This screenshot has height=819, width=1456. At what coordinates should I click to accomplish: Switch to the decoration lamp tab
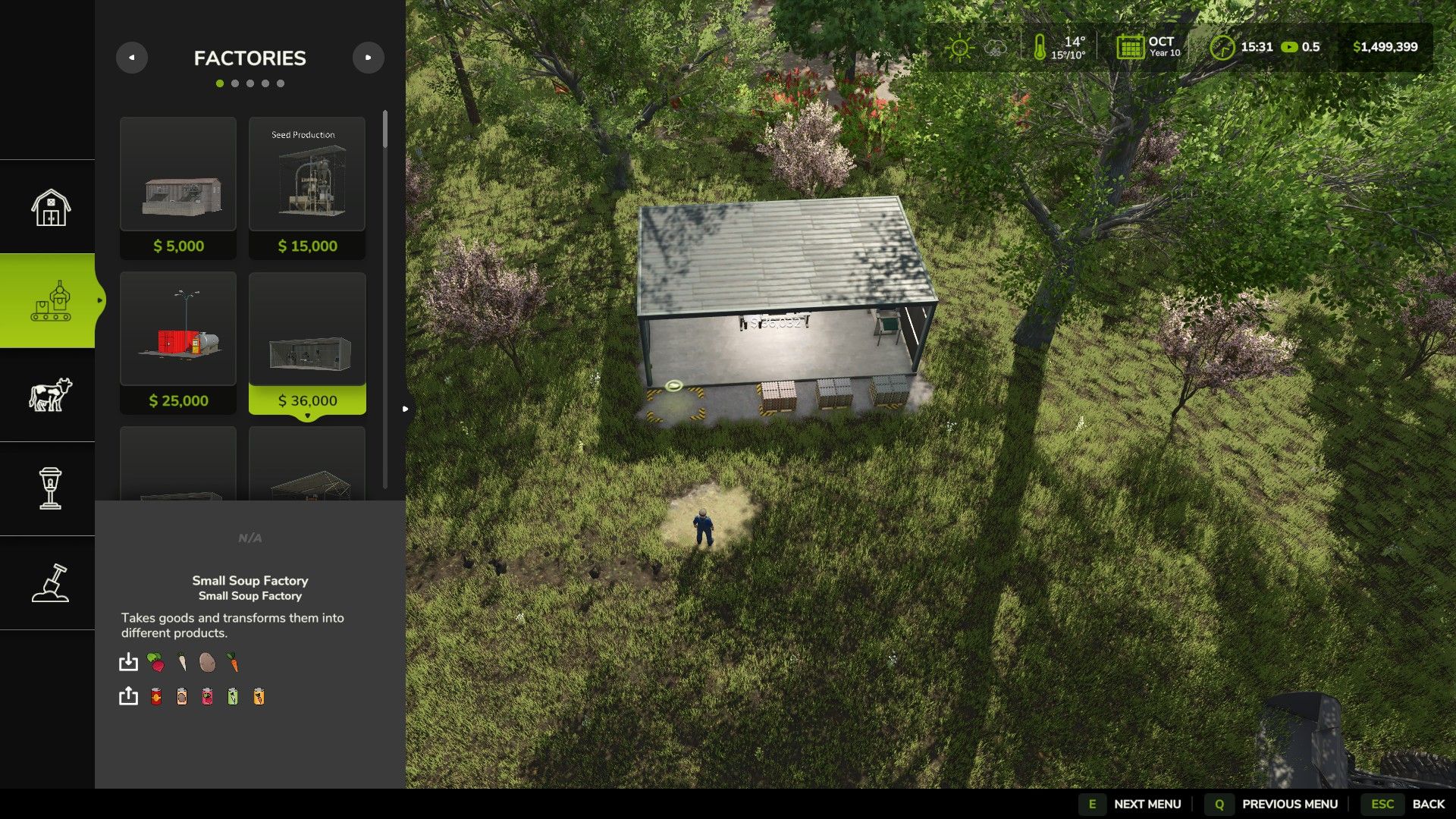[50, 489]
